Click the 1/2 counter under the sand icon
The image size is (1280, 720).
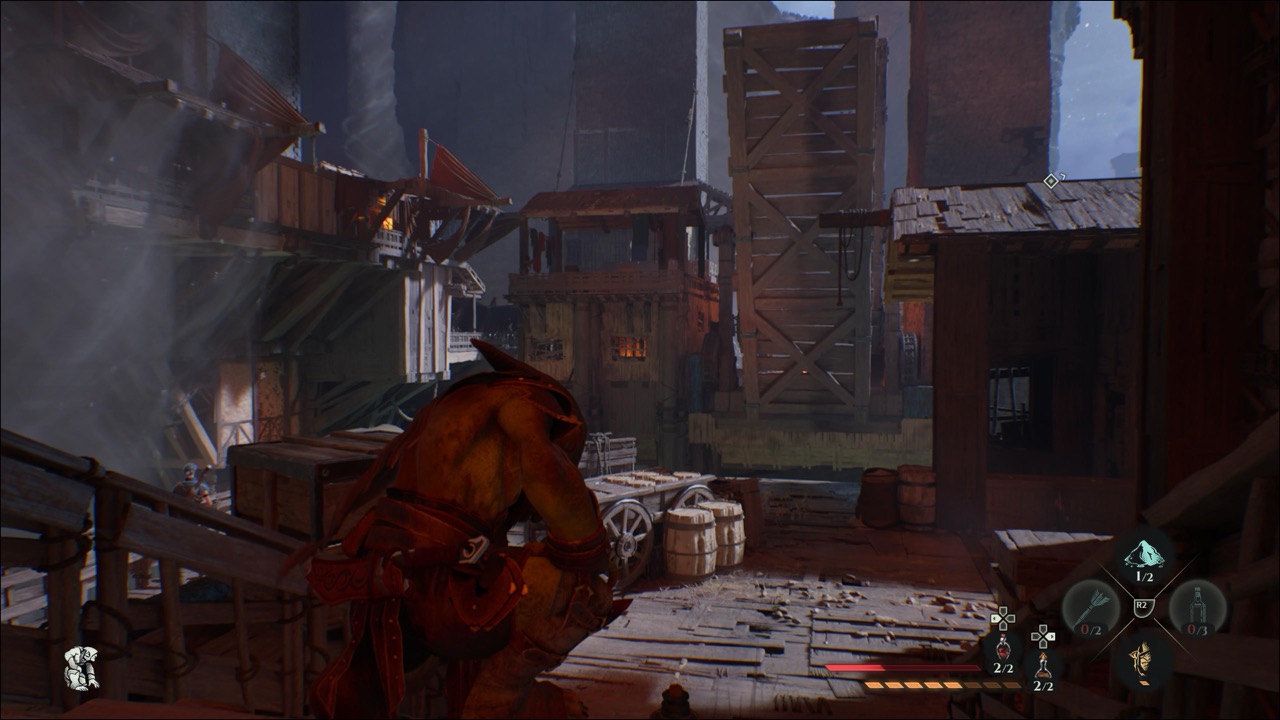click(x=1144, y=576)
